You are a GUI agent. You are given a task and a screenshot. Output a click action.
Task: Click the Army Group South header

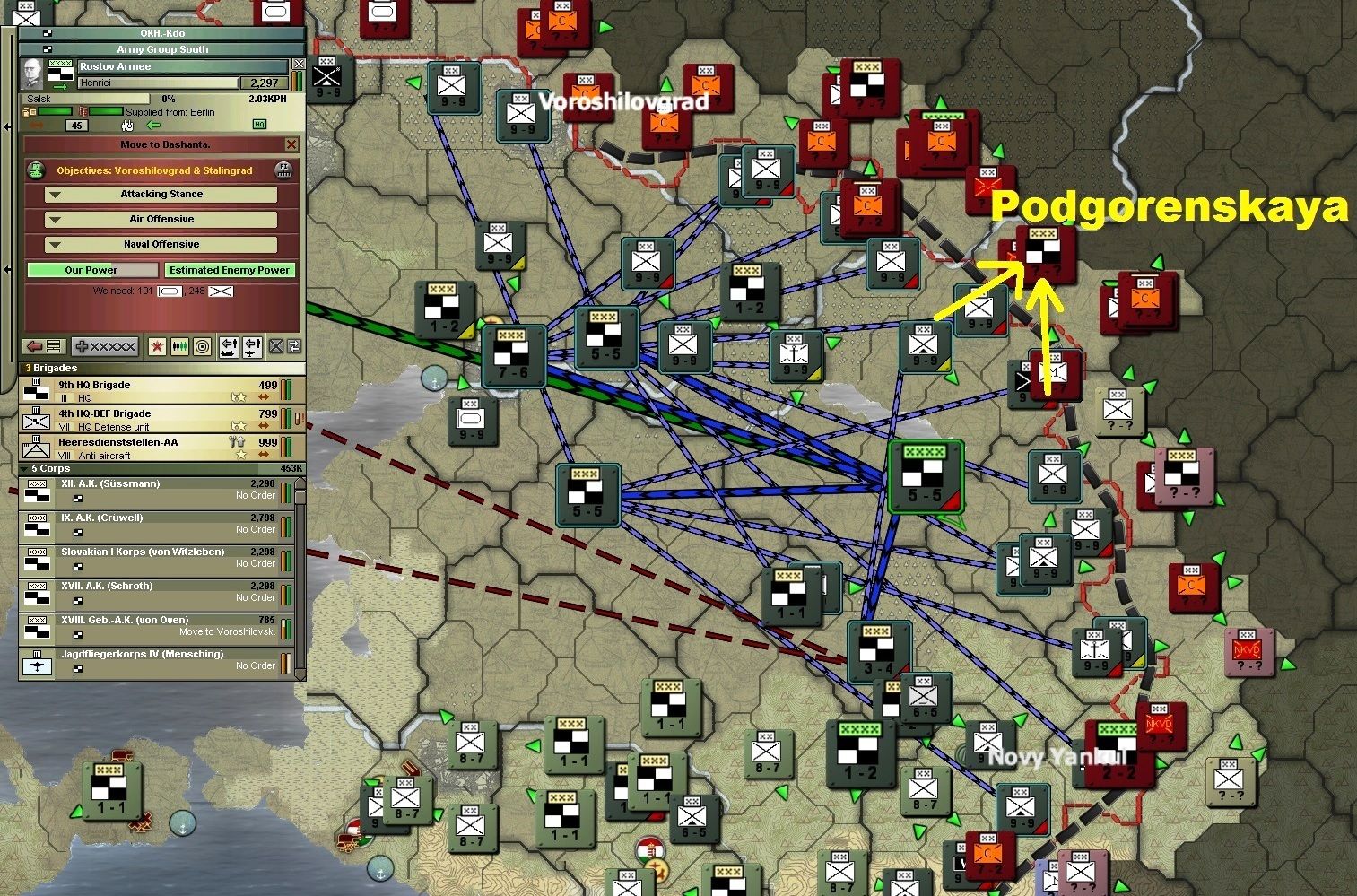coord(161,49)
